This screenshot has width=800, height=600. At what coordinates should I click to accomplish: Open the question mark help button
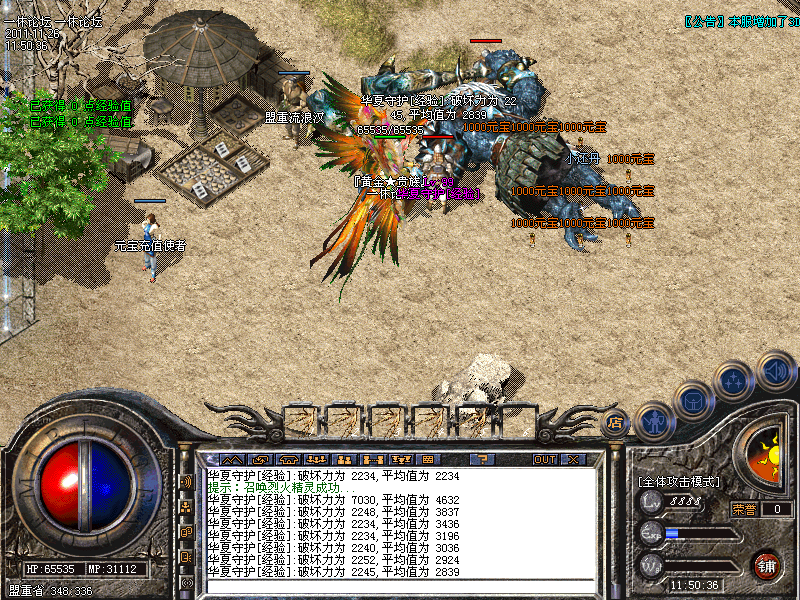click(x=482, y=460)
